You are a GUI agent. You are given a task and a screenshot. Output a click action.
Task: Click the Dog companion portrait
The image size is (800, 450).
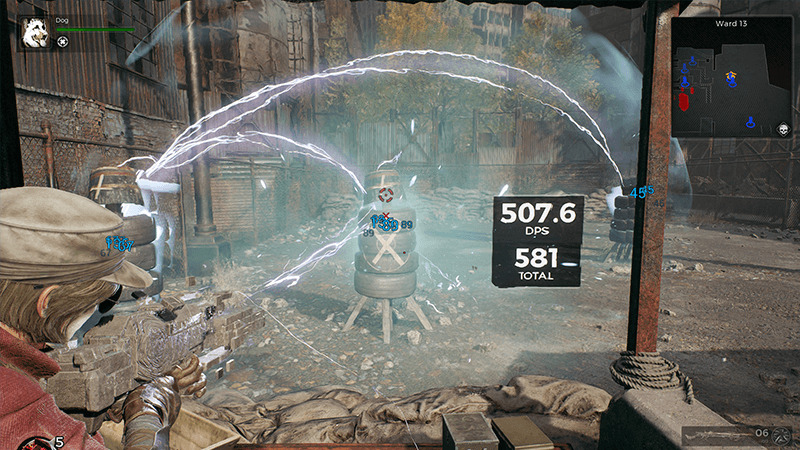(34, 33)
